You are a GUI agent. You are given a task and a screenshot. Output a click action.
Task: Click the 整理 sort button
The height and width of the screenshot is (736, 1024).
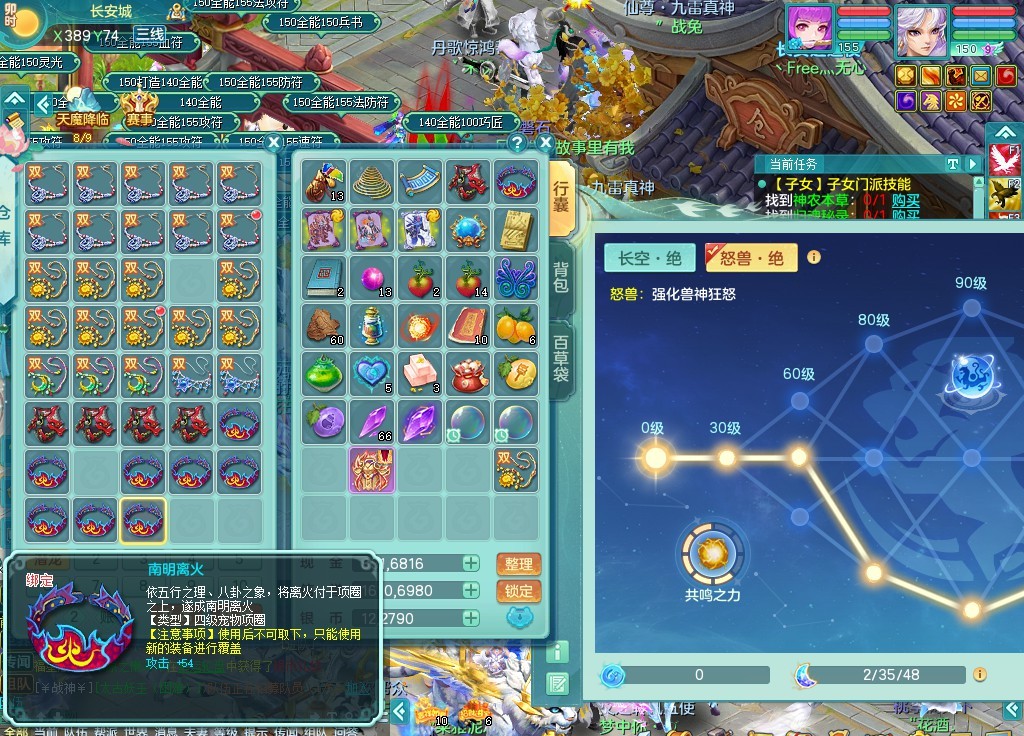(518, 564)
